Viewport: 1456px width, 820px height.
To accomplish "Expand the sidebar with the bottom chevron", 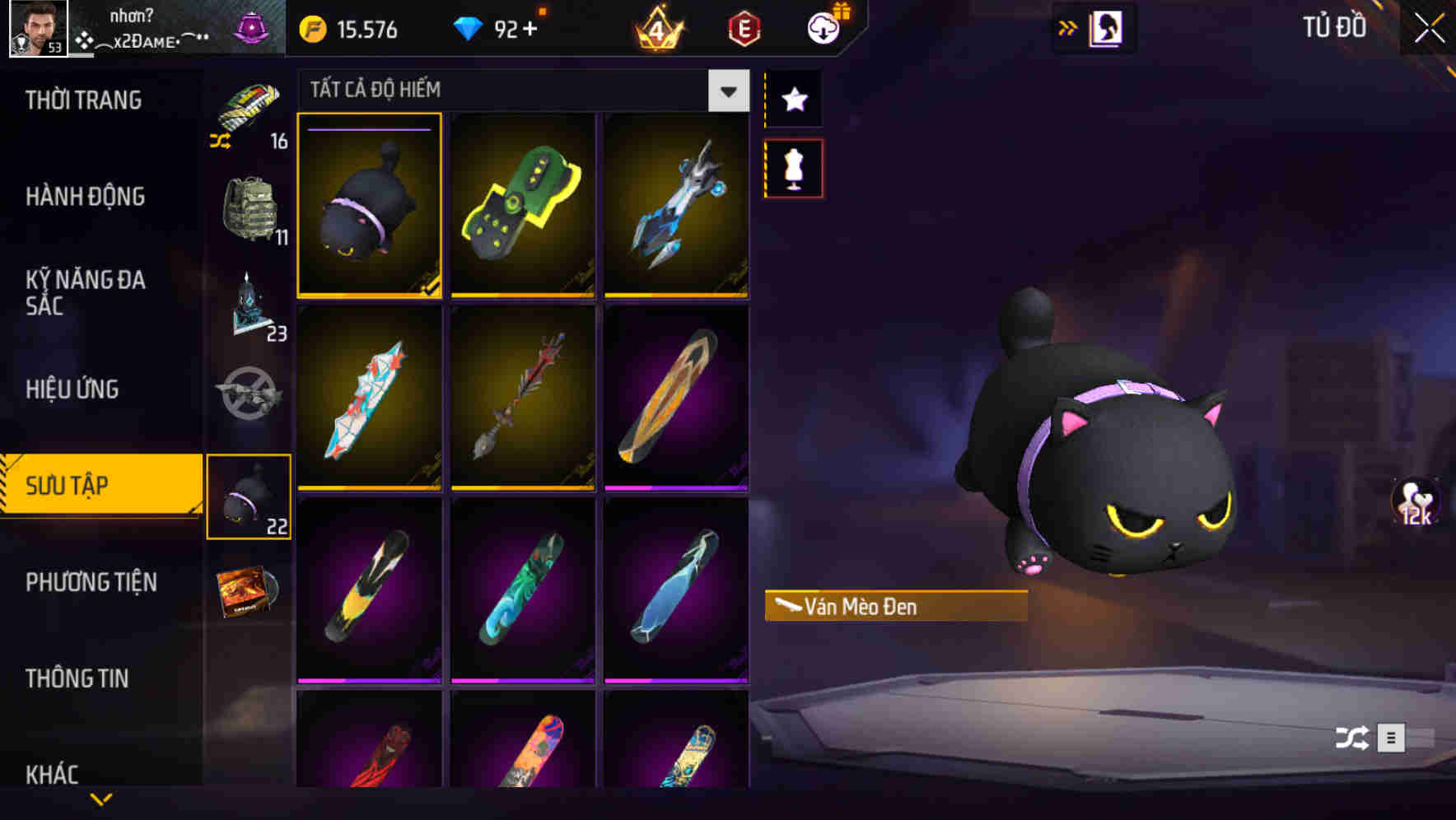I will point(100,799).
